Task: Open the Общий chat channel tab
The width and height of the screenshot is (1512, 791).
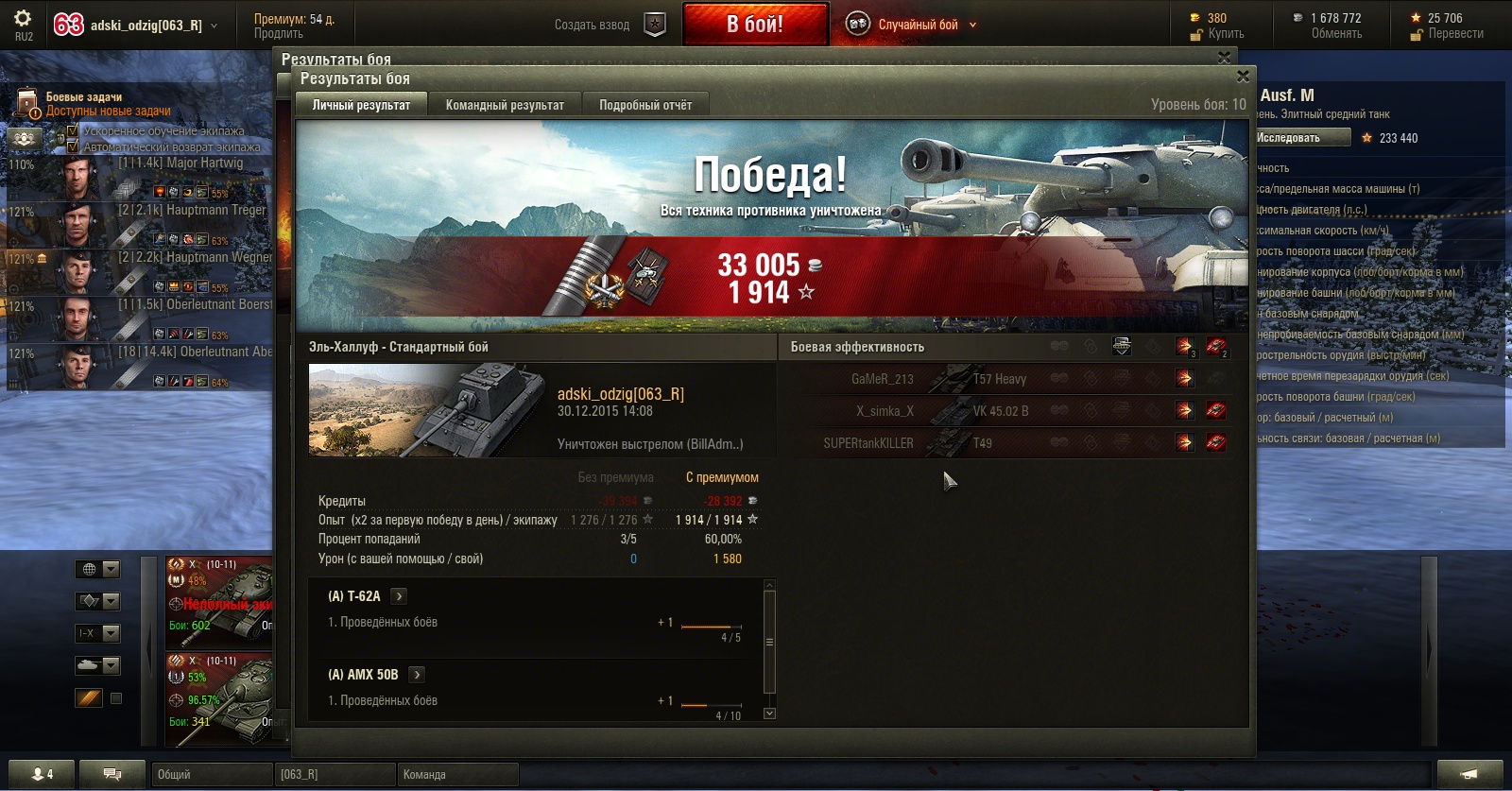Action: click(211, 774)
